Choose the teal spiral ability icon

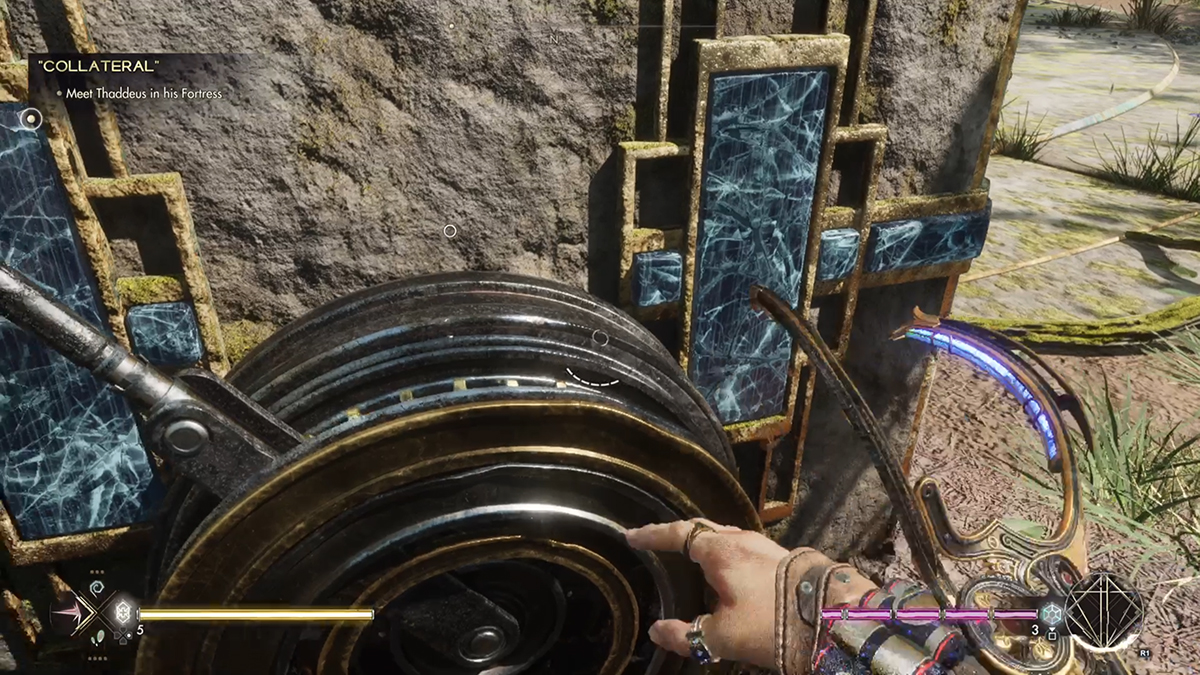click(96, 587)
